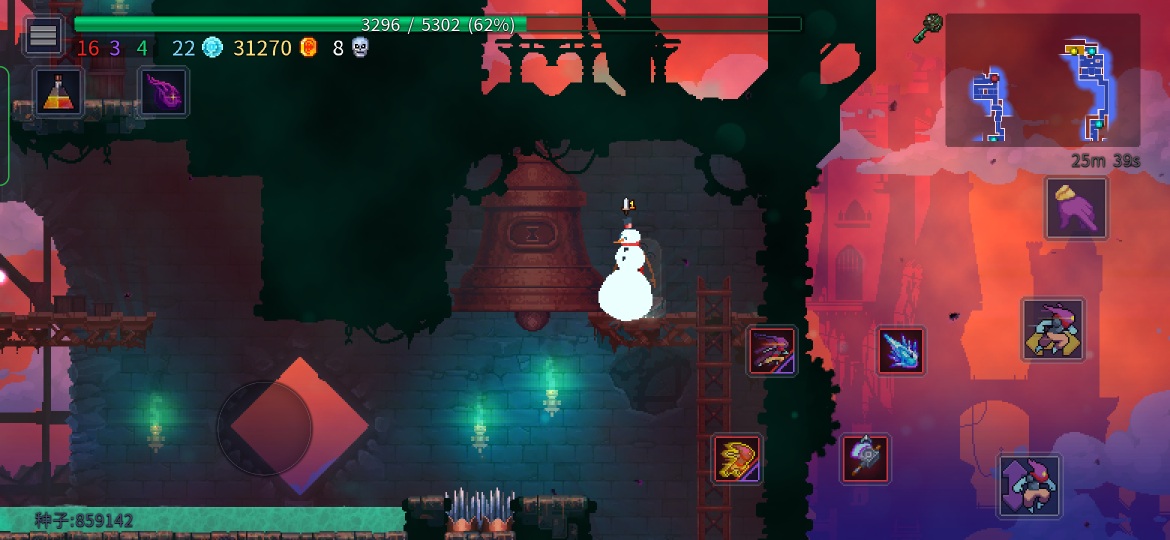Expand the level minimap
Image resolution: width=1170 pixels, height=540 pixels.
pos(1042,80)
